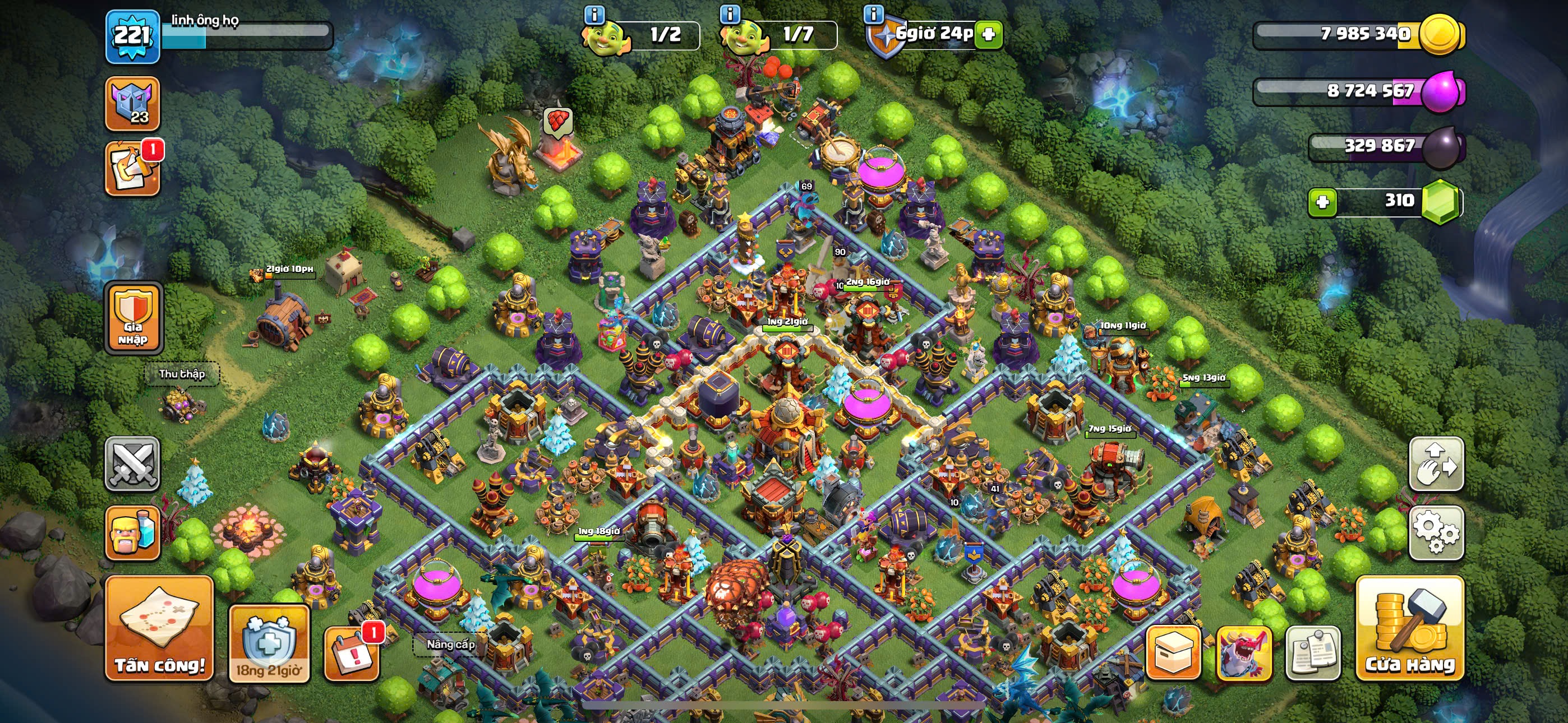Open the storage box button
Viewport: 1568px width, 723px height.
coord(1173,652)
